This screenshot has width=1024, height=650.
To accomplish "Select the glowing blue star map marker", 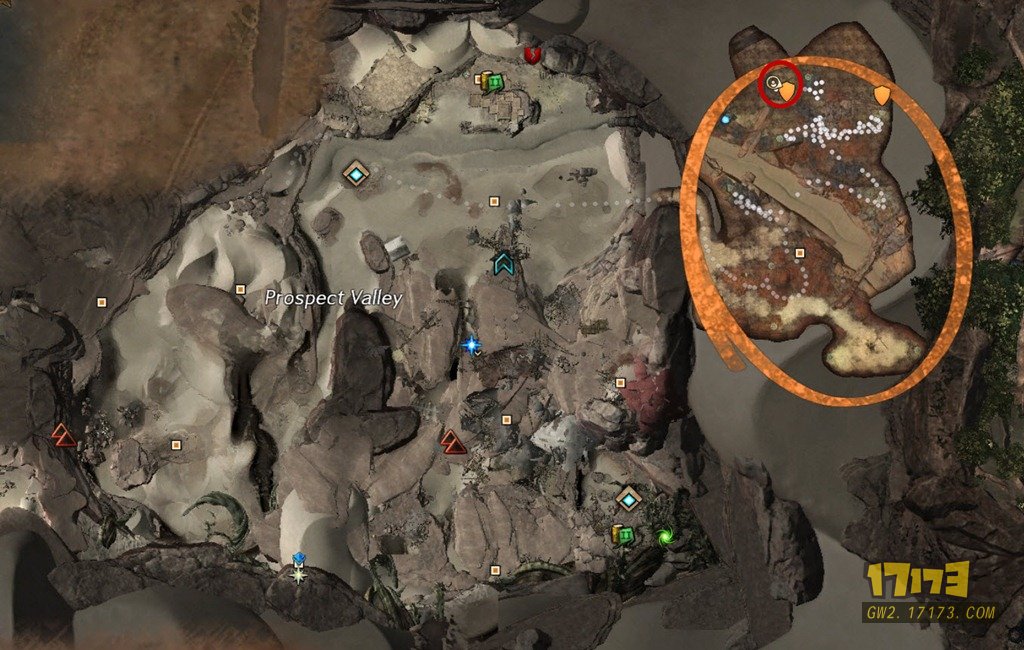I will 471,345.
